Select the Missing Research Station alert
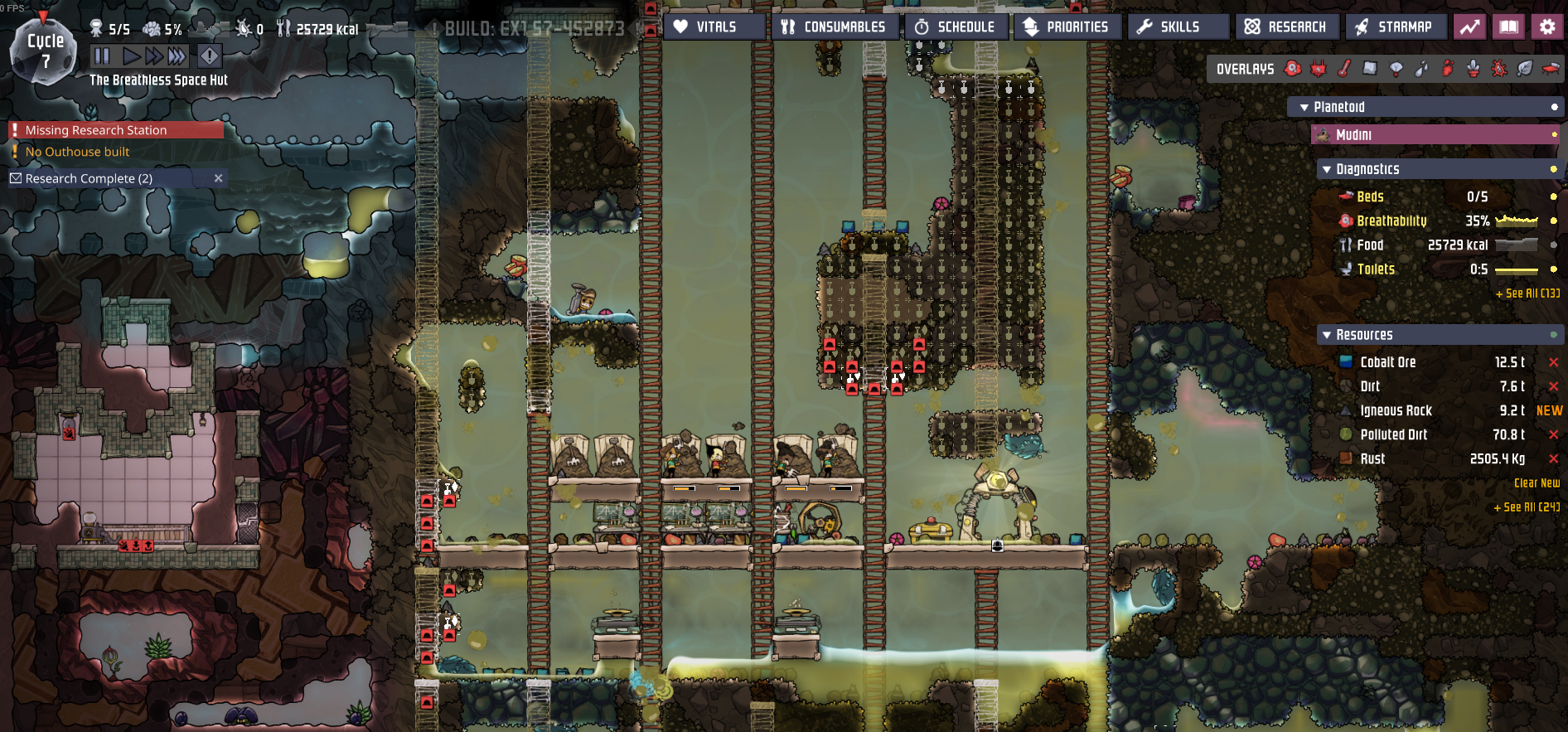The image size is (1568, 732). click(x=96, y=130)
